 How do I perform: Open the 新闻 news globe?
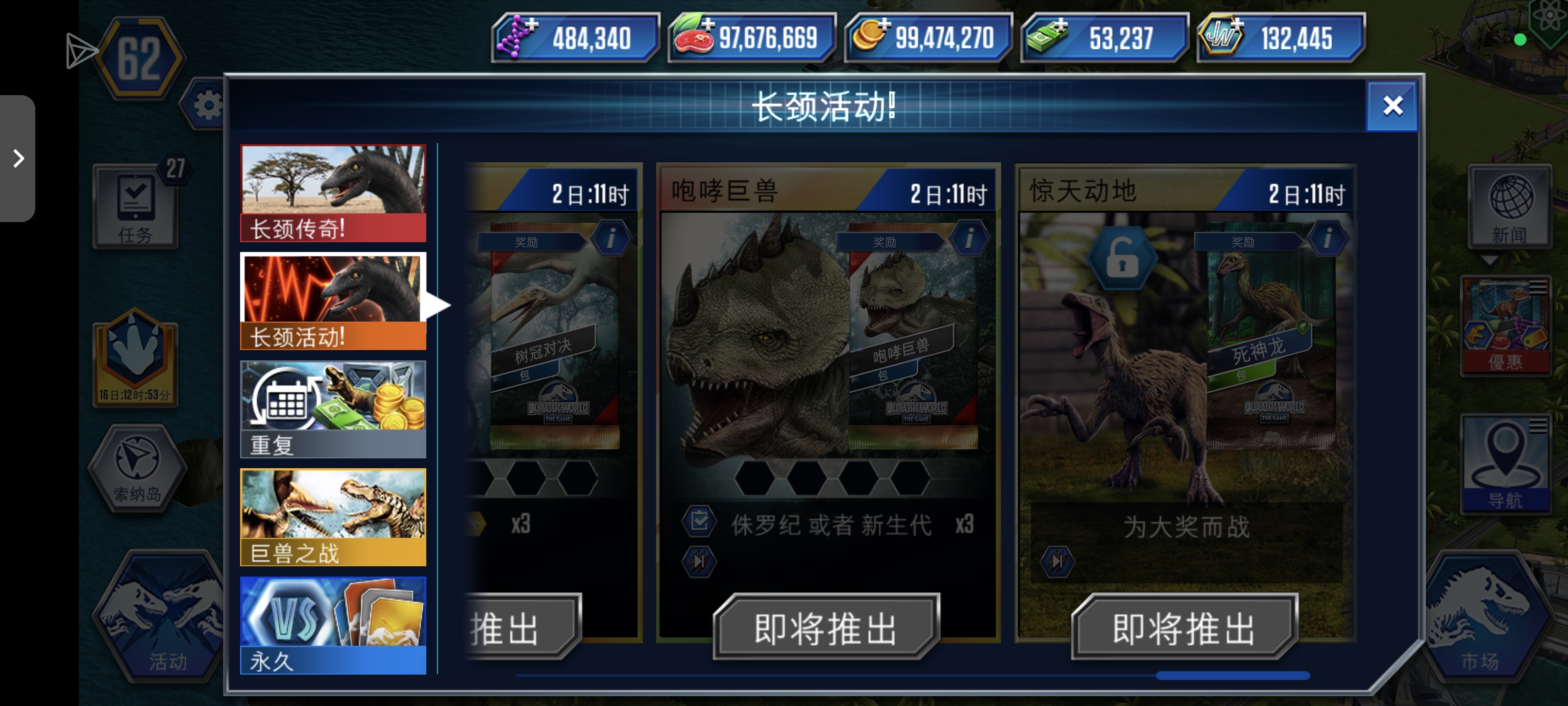[1511, 204]
